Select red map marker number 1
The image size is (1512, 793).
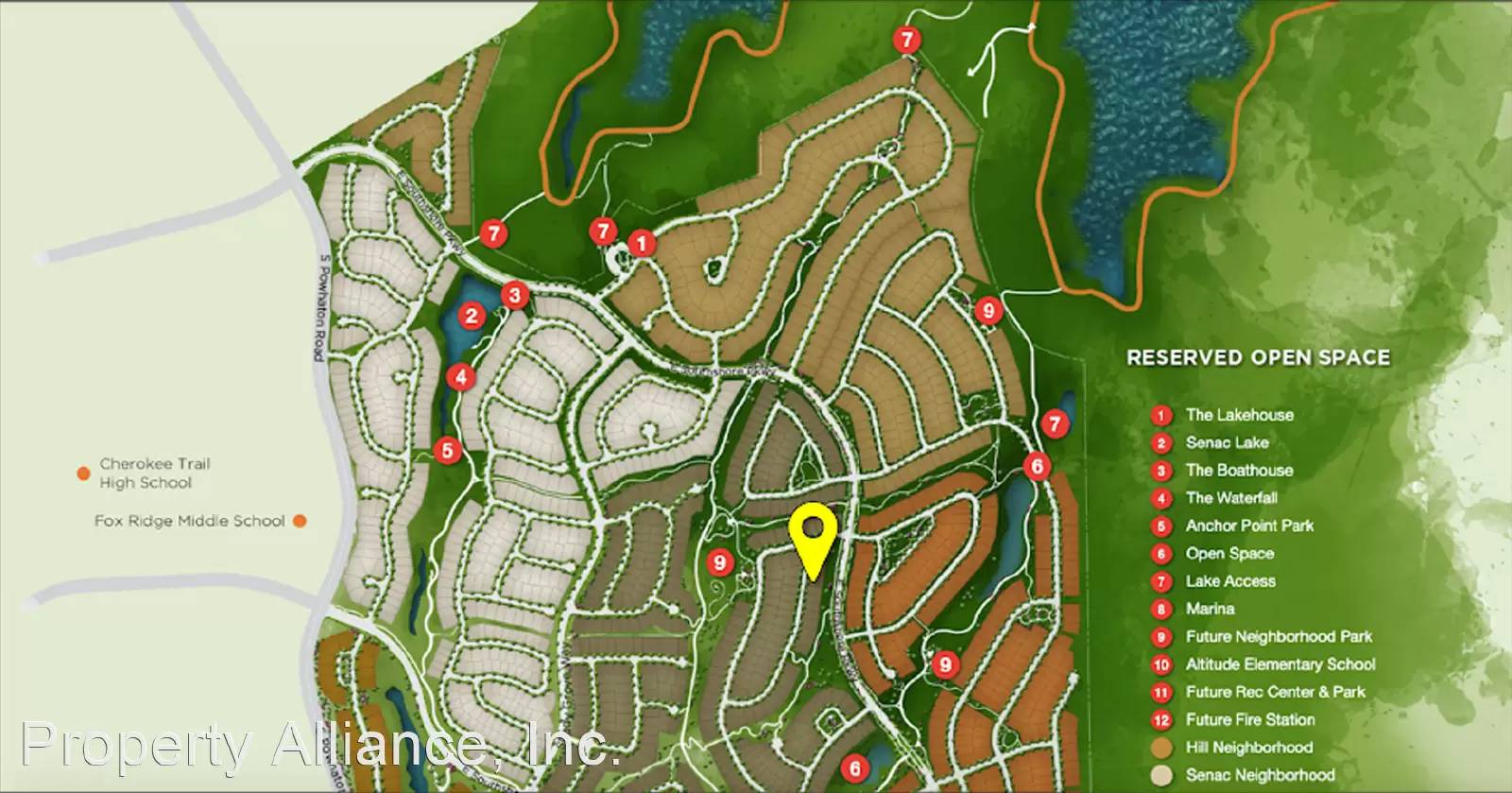642,244
